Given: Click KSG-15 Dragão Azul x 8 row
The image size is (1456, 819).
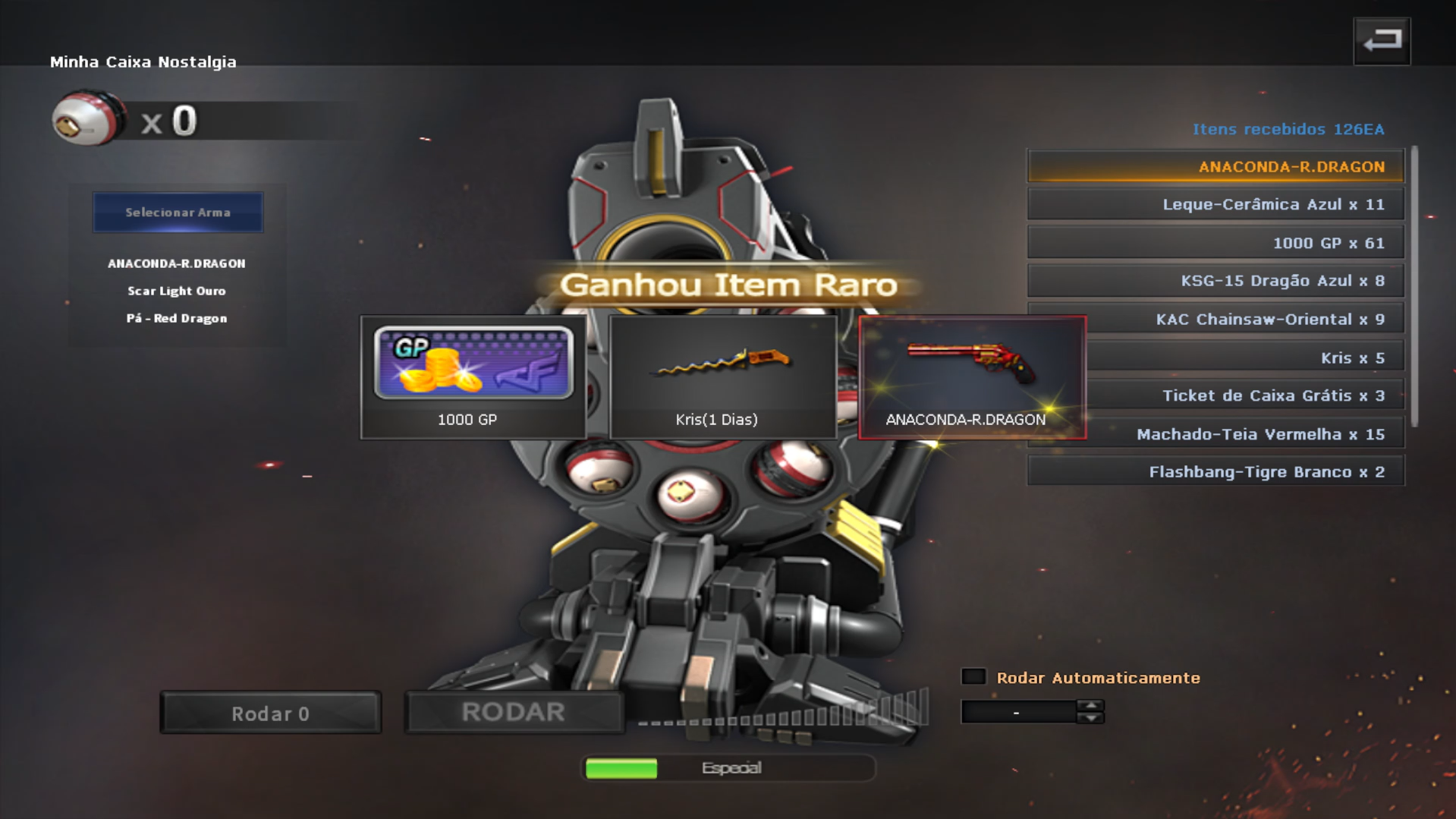Looking at the screenshot, I should (x=1215, y=281).
